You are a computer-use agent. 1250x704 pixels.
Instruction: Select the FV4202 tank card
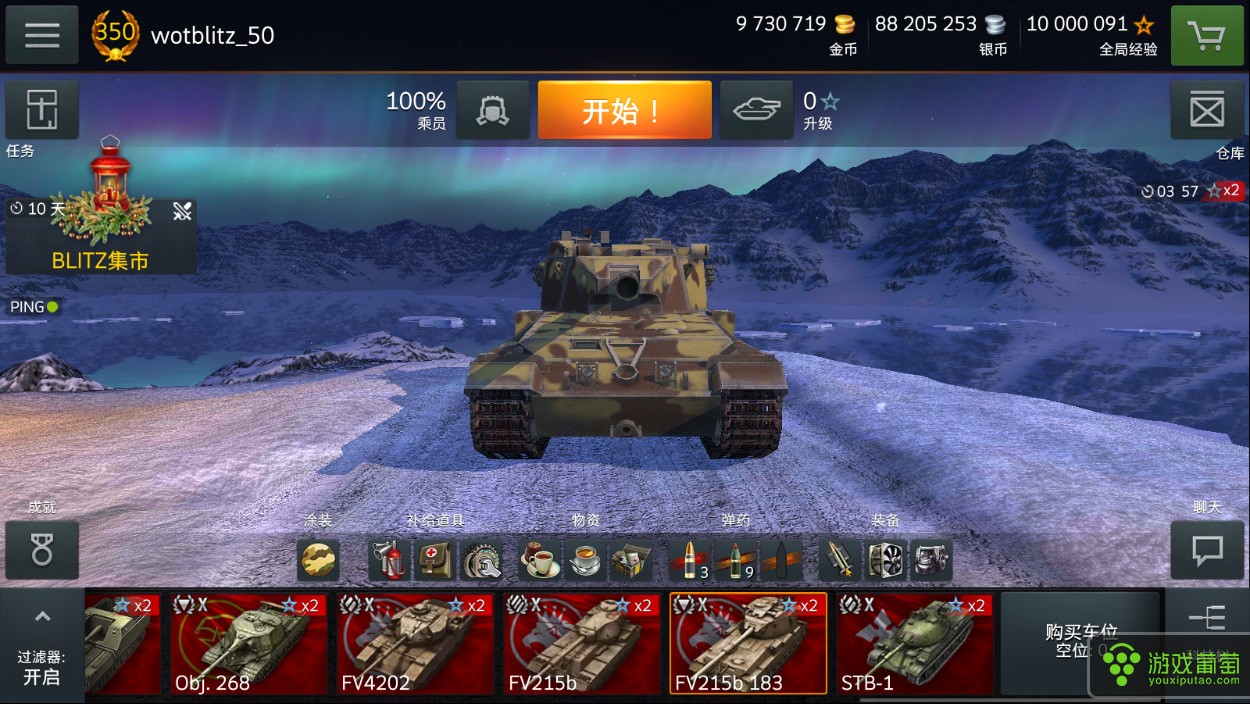pos(415,643)
